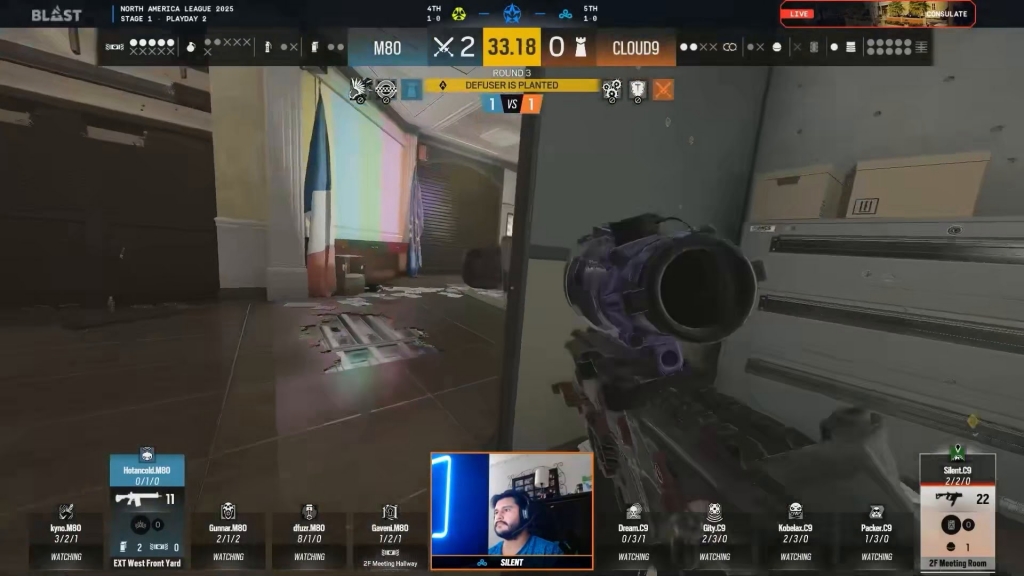The image size is (1024, 576).
Task: Choose Dream.C9 player card
Action: (x=633, y=535)
